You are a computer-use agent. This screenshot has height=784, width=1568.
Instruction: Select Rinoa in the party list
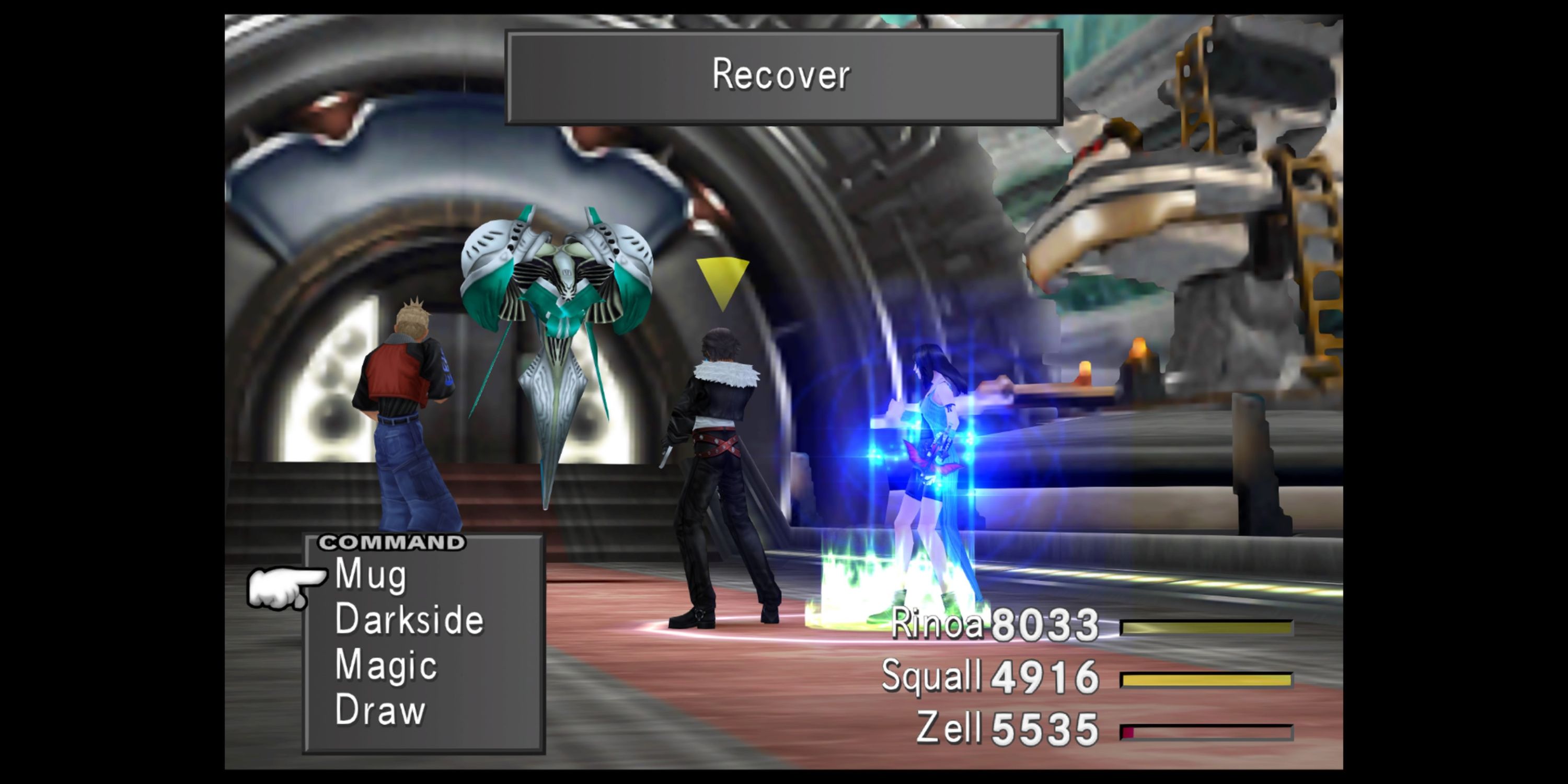pyautogui.click(x=937, y=625)
